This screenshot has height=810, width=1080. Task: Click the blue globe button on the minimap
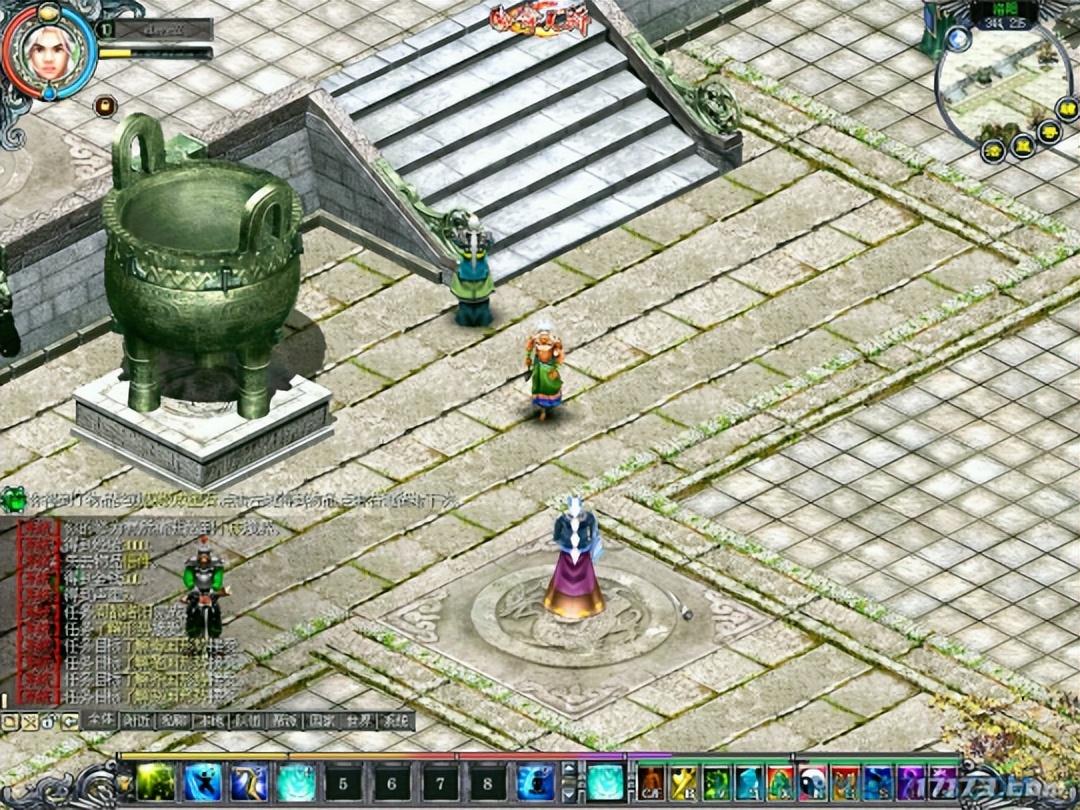click(x=958, y=39)
